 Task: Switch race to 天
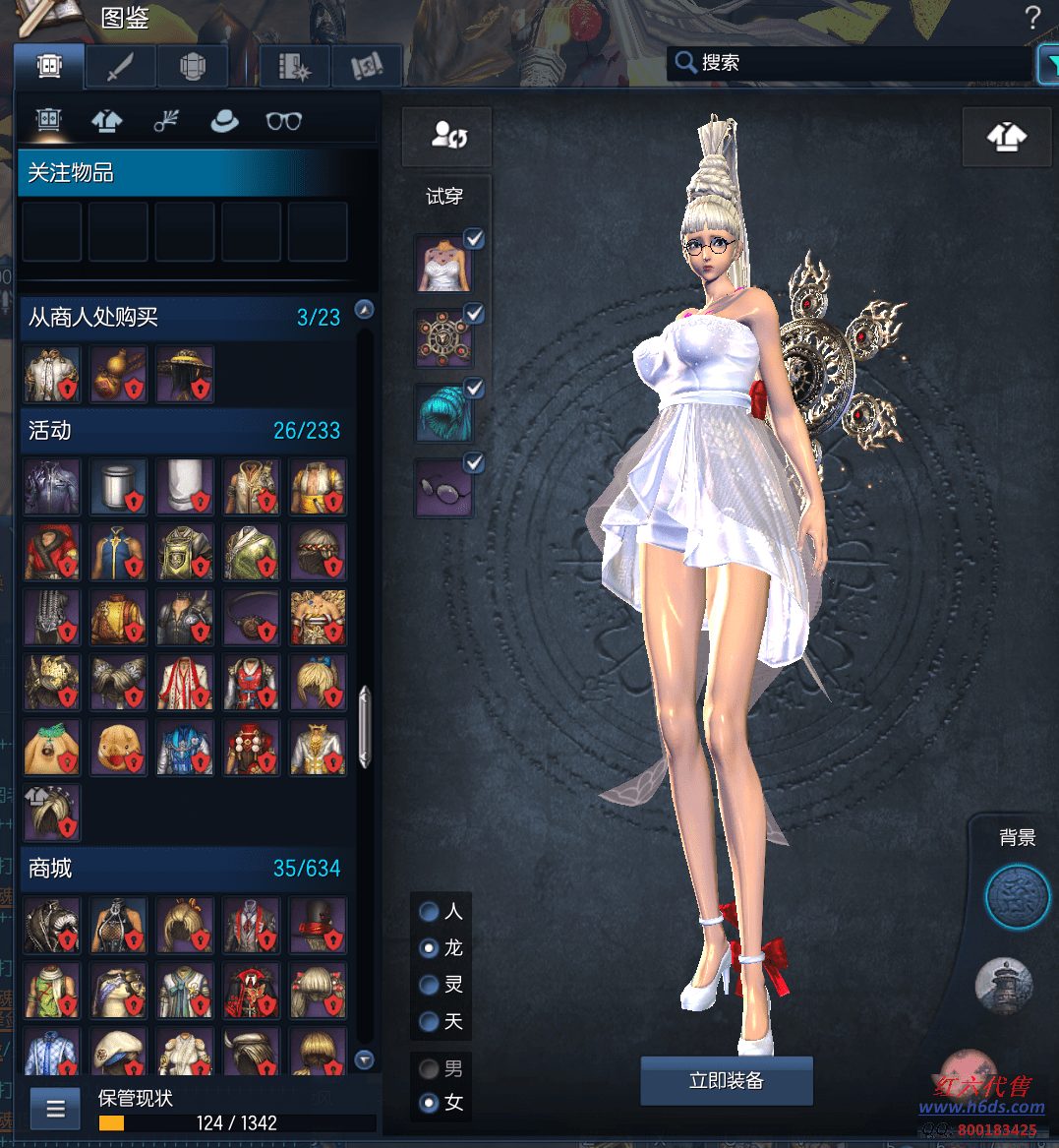coord(429,1021)
